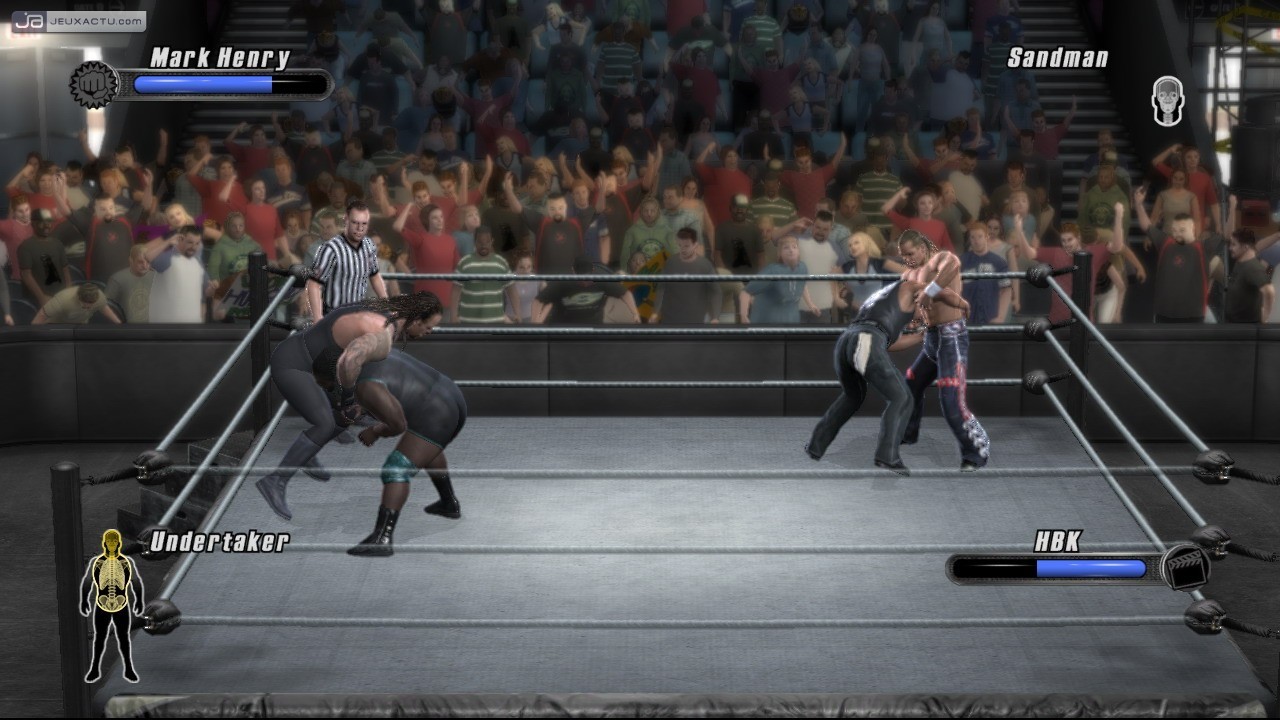Viewport: 1280px width, 720px height.
Task: Click Mark Henry's fist gear icon
Action: click(x=94, y=85)
